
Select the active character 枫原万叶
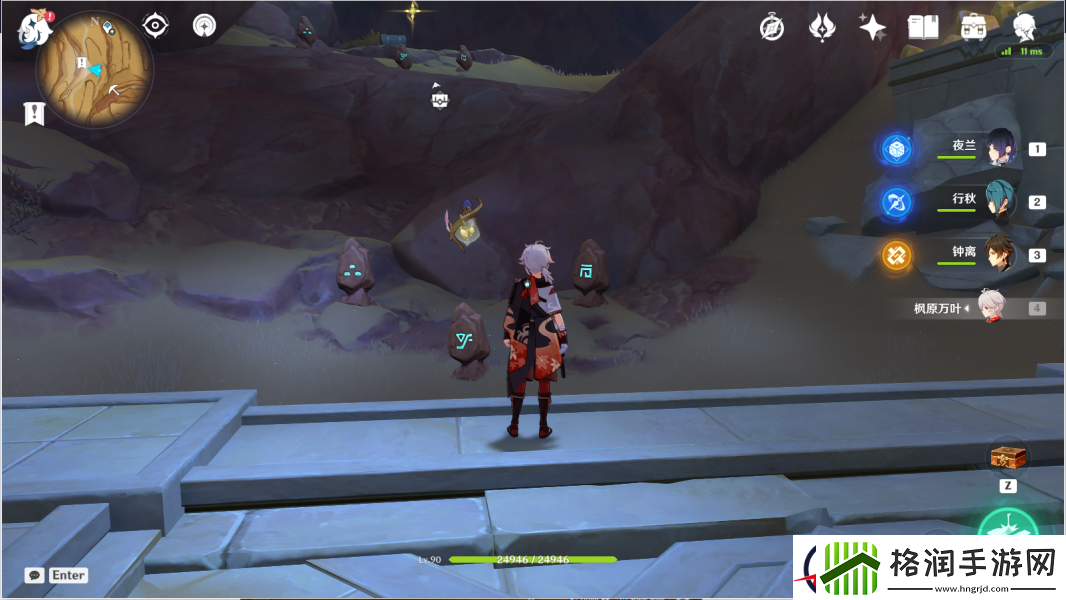(x=990, y=308)
